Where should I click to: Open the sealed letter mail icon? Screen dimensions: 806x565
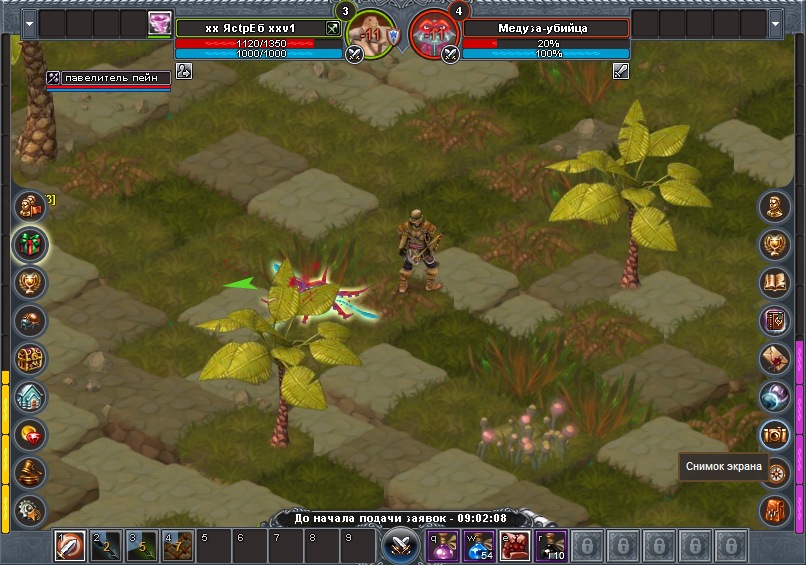click(775, 358)
